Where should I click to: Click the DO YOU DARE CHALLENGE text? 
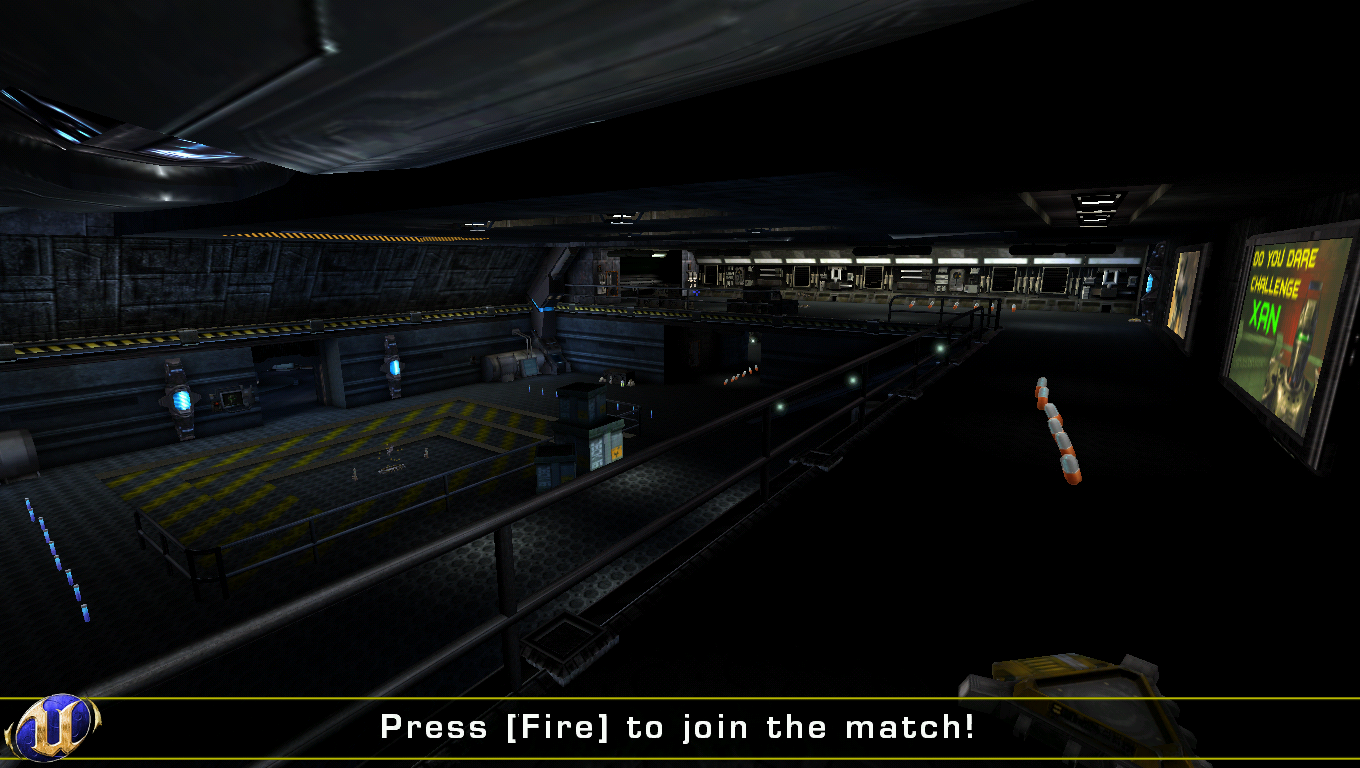(x=1282, y=270)
